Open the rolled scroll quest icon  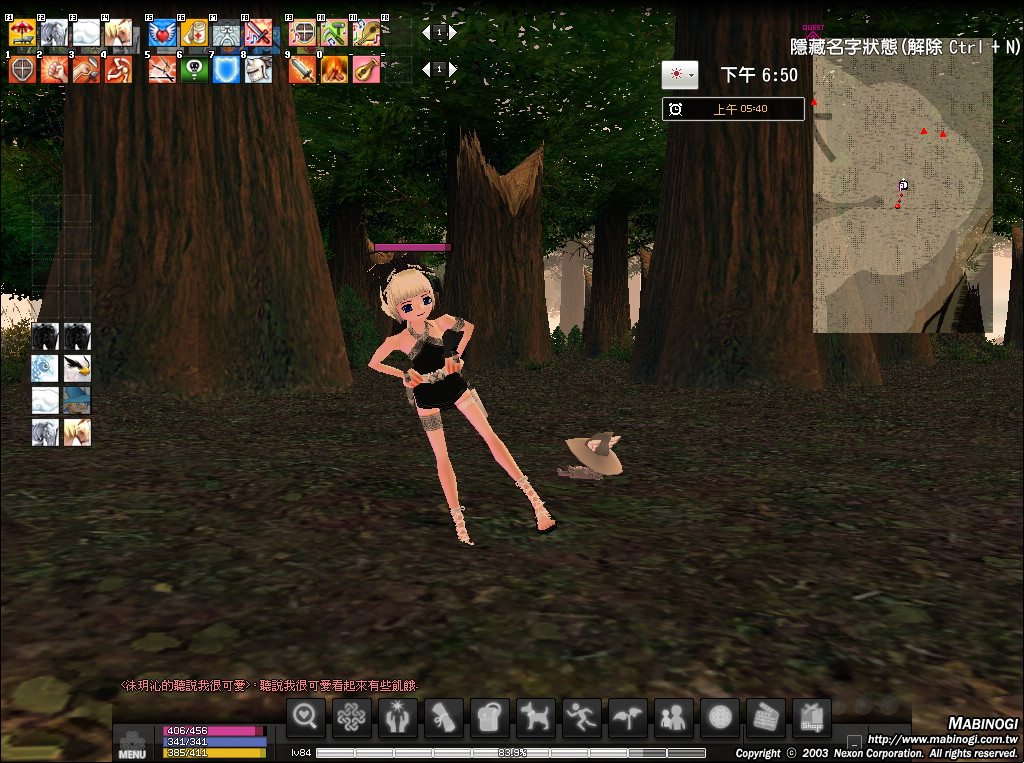coord(443,716)
